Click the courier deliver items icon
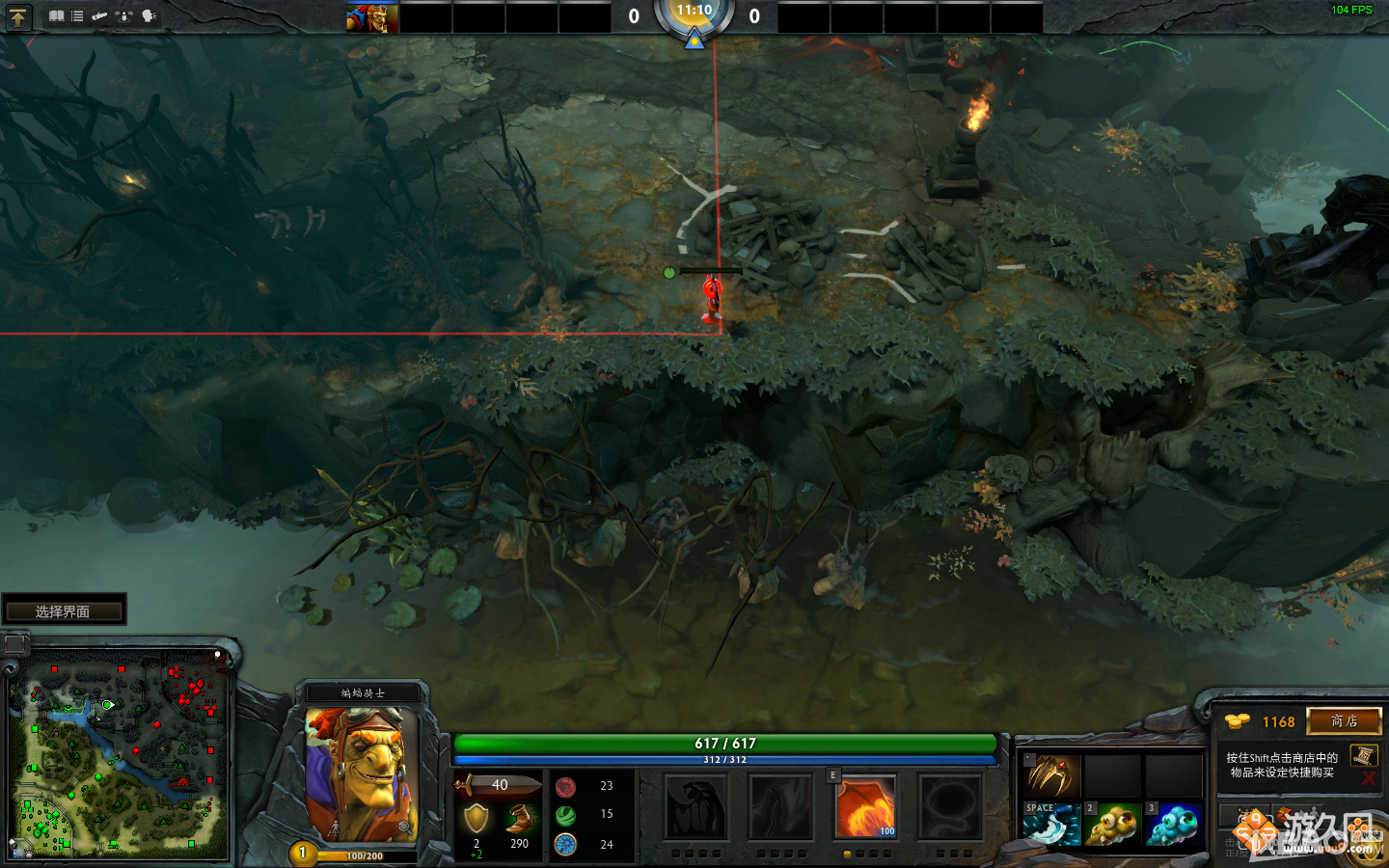The width and height of the screenshot is (1389, 868). [123, 15]
